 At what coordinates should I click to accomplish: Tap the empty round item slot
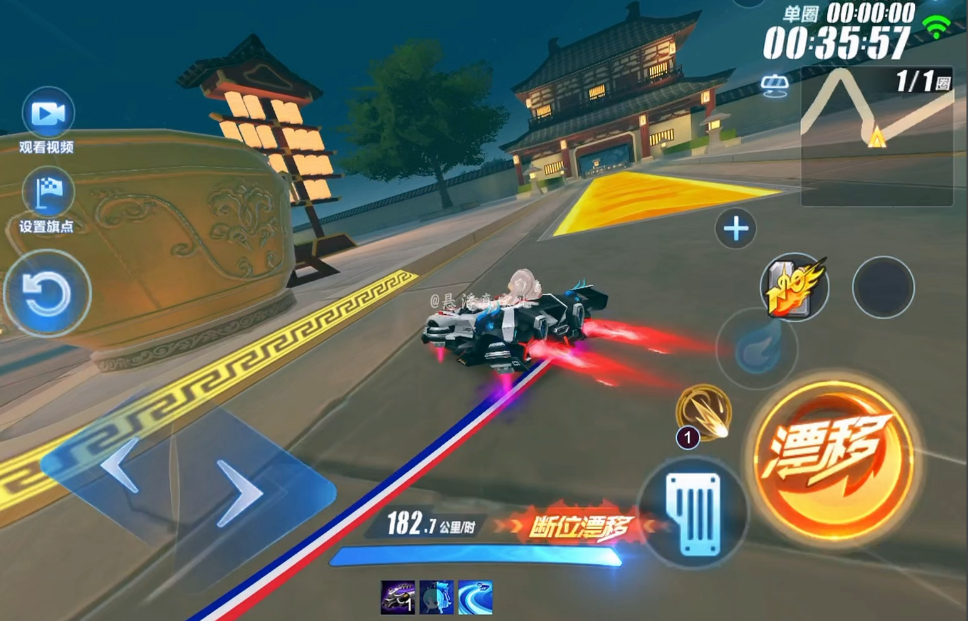click(x=883, y=287)
